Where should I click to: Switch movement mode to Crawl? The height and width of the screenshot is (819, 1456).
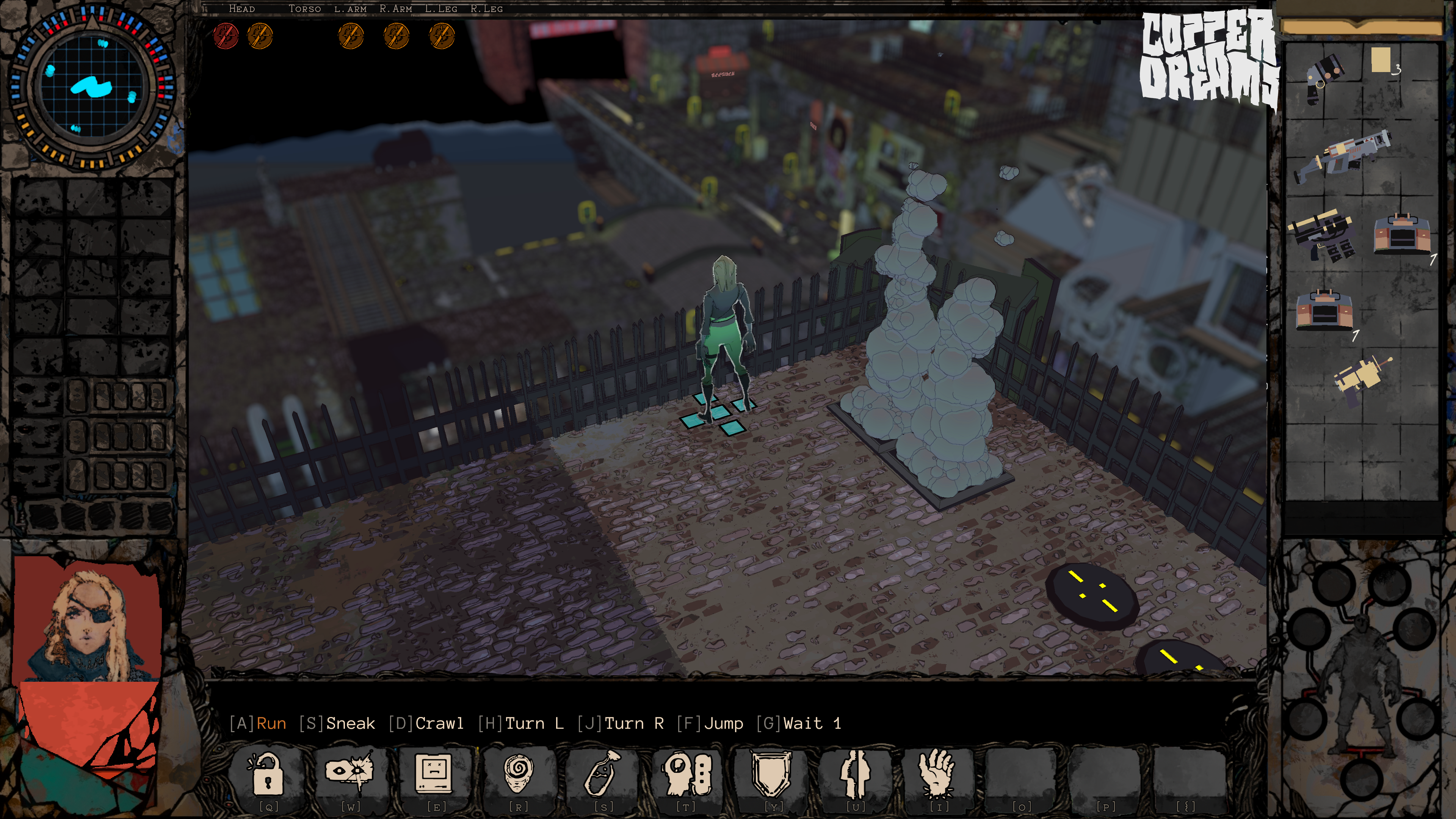point(439,723)
